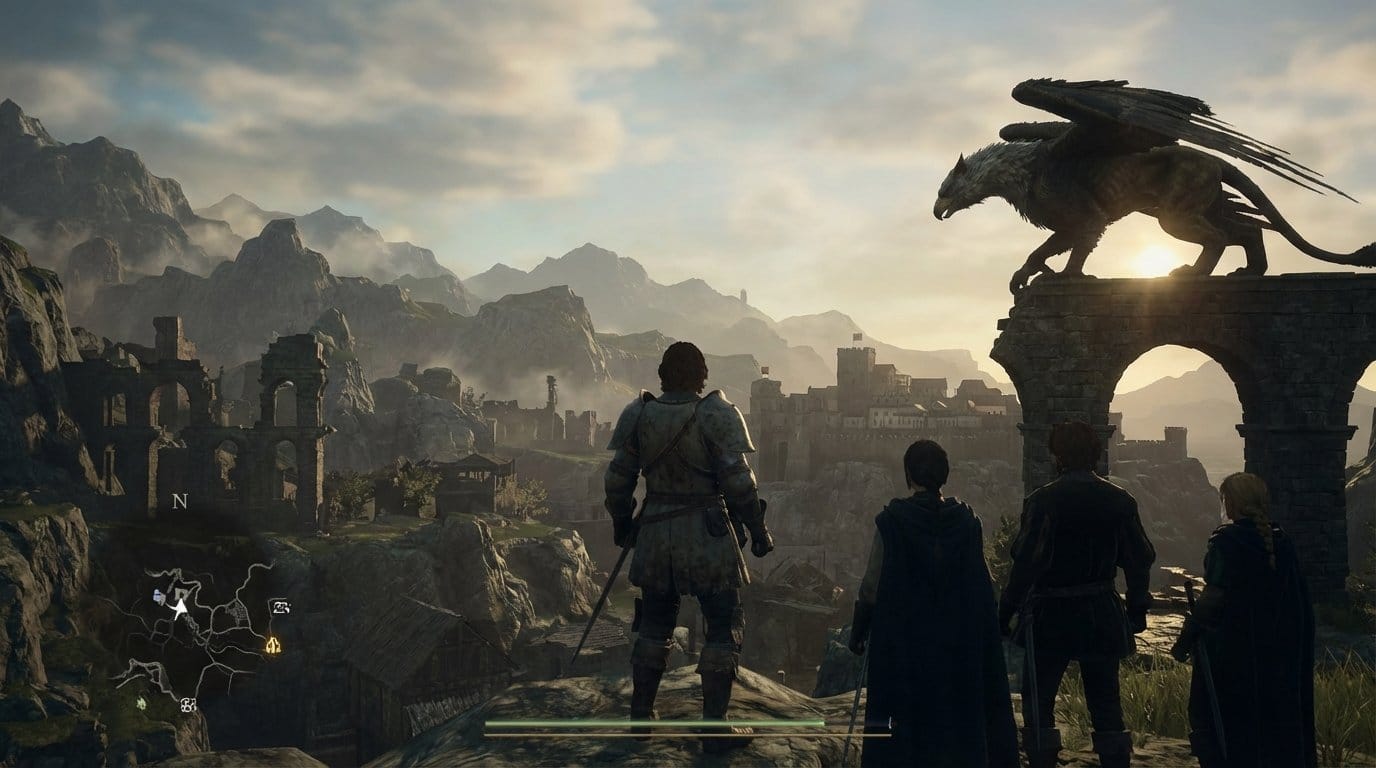1376x768 pixels.
Task: Select the settlement icon at minimap bottom
Action: pos(188,704)
